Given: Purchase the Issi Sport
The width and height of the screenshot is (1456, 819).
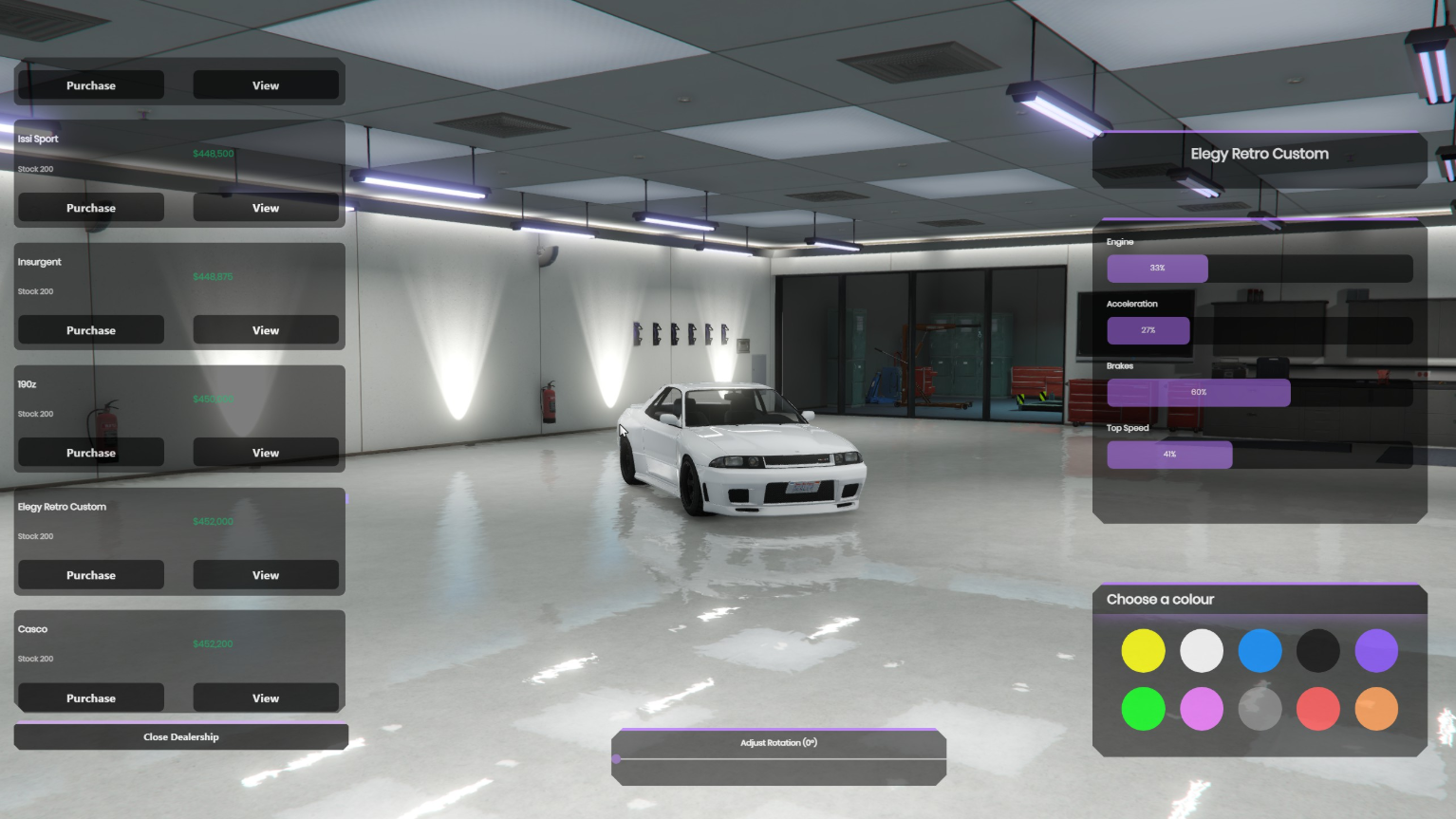Looking at the screenshot, I should pos(91,208).
